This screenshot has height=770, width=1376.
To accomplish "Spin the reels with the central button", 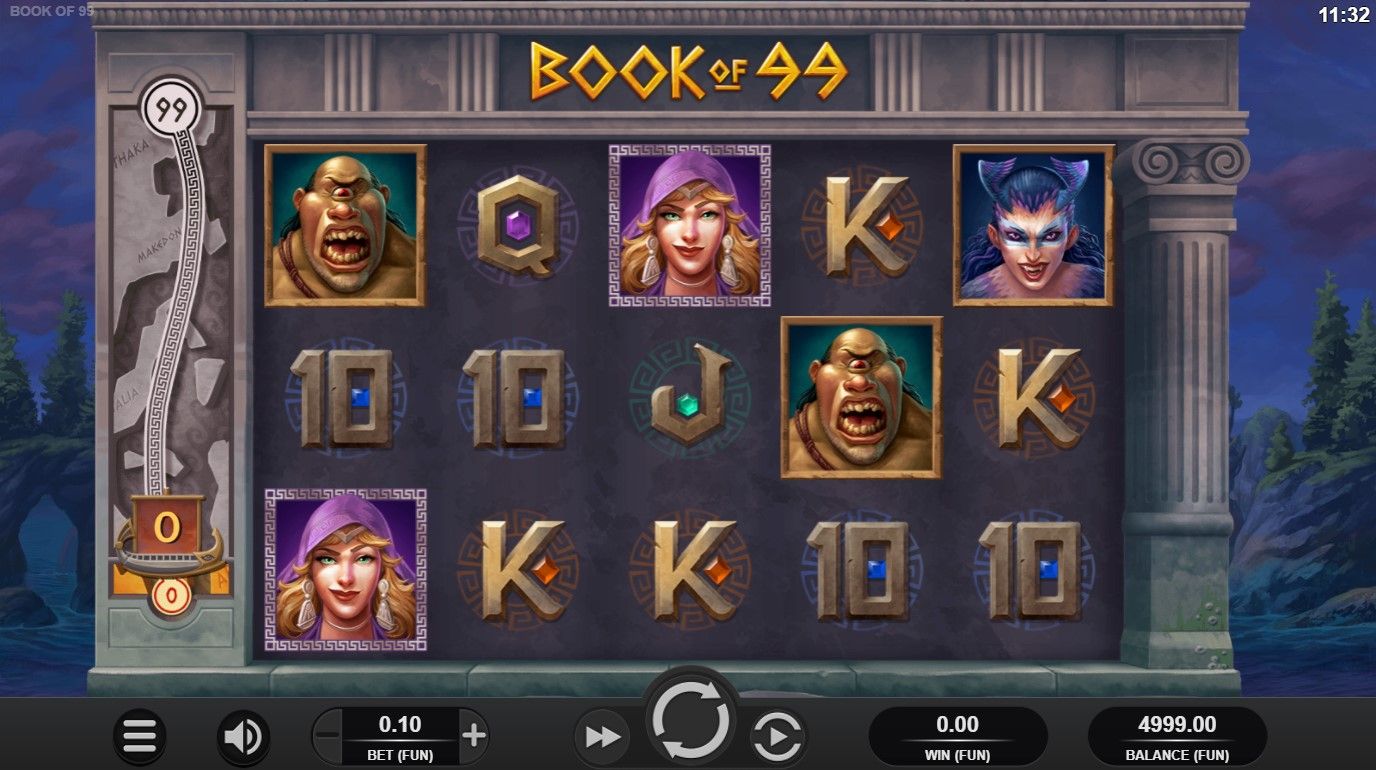I will click(691, 718).
